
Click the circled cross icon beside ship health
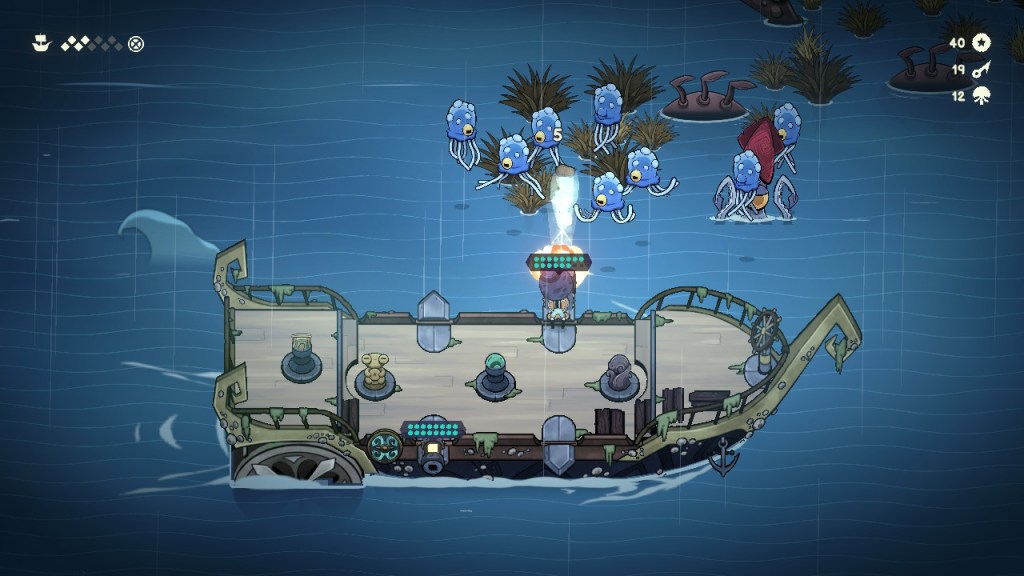pos(136,44)
